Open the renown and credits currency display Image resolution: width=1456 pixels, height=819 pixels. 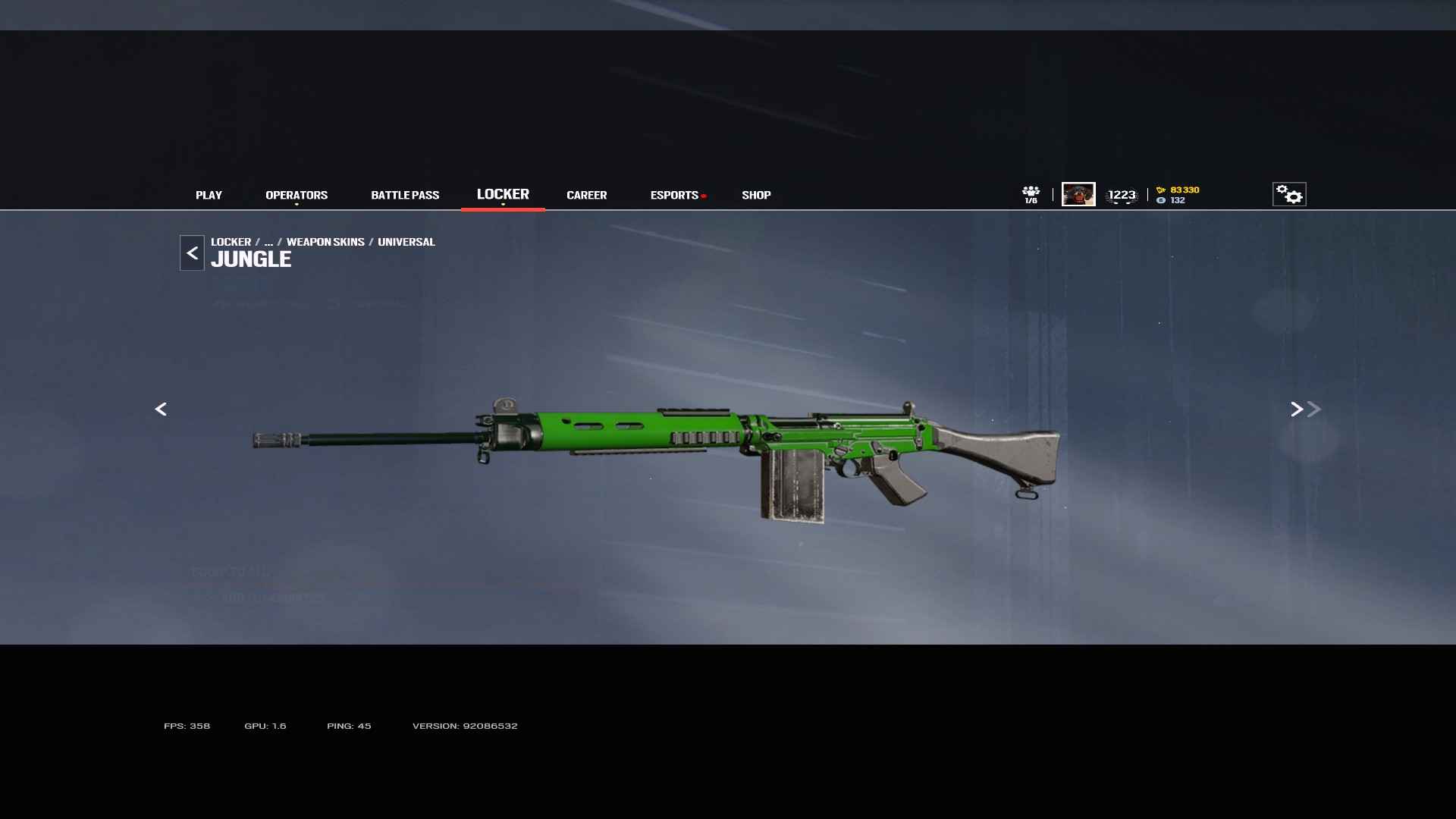point(1178,195)
